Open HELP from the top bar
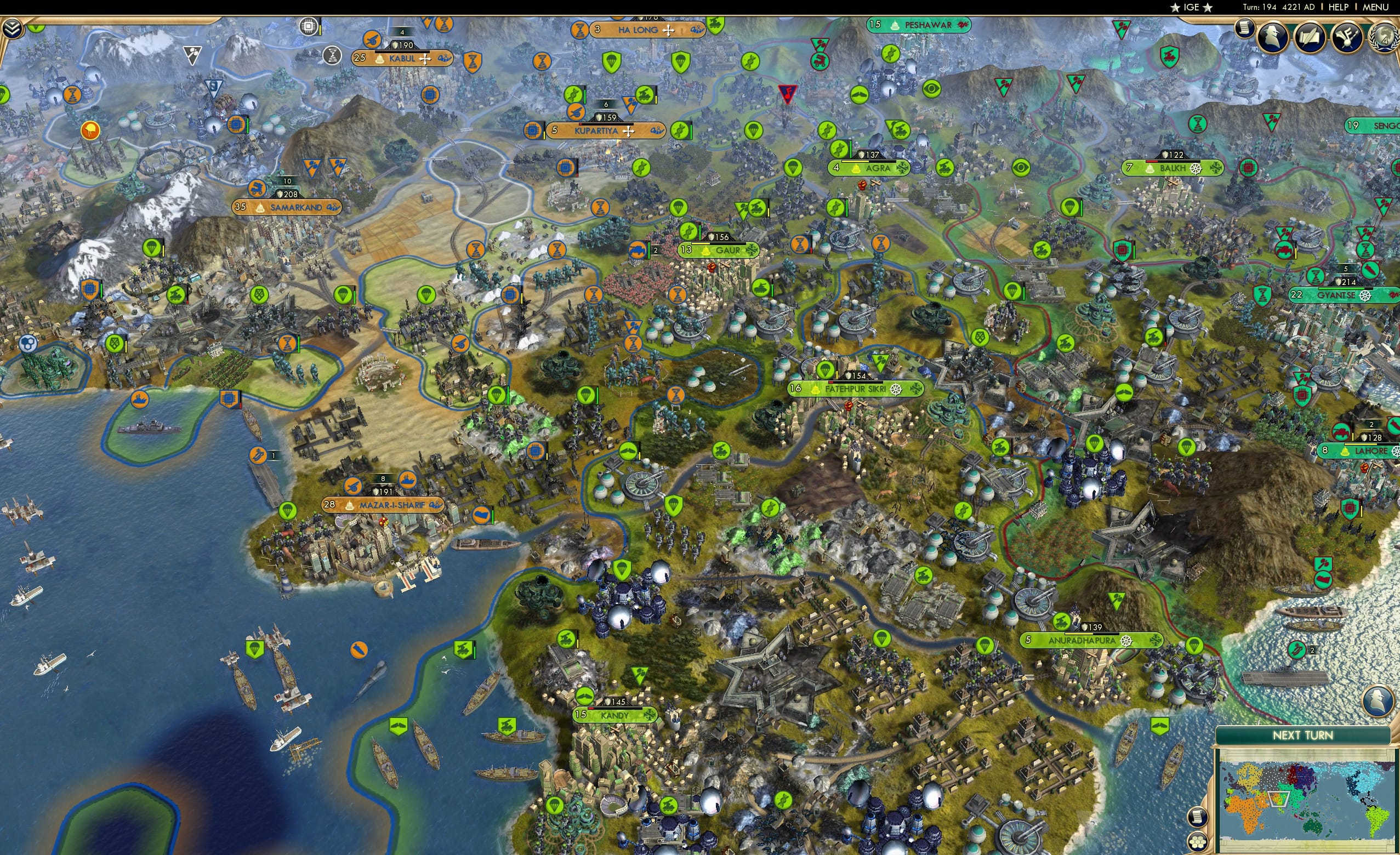Screen dimensions: 1400x855 click(1339, 7)
